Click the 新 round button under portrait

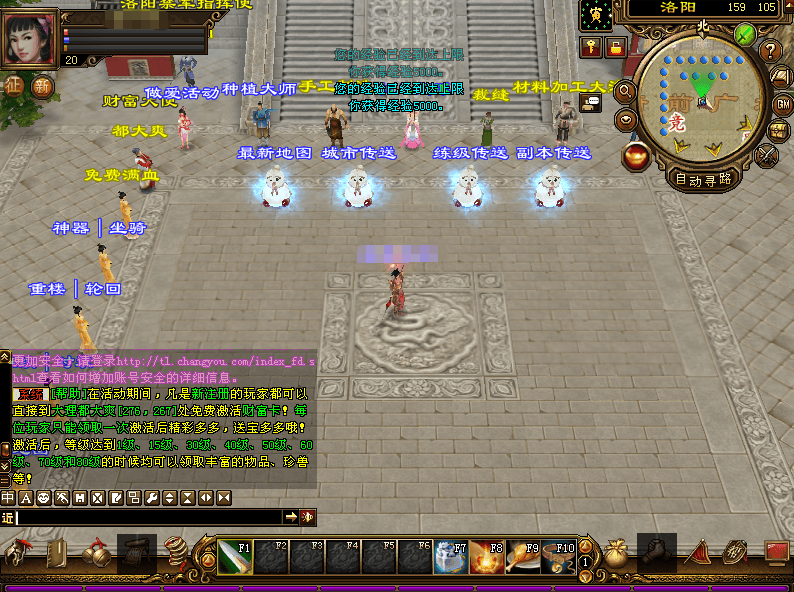[42, 86]
